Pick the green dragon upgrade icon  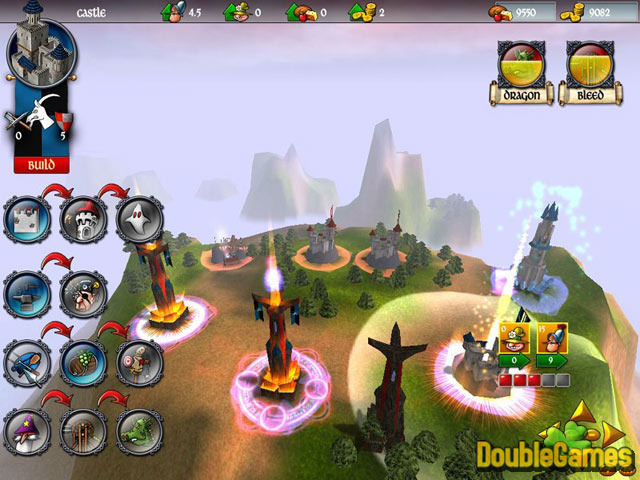point(138,433)
